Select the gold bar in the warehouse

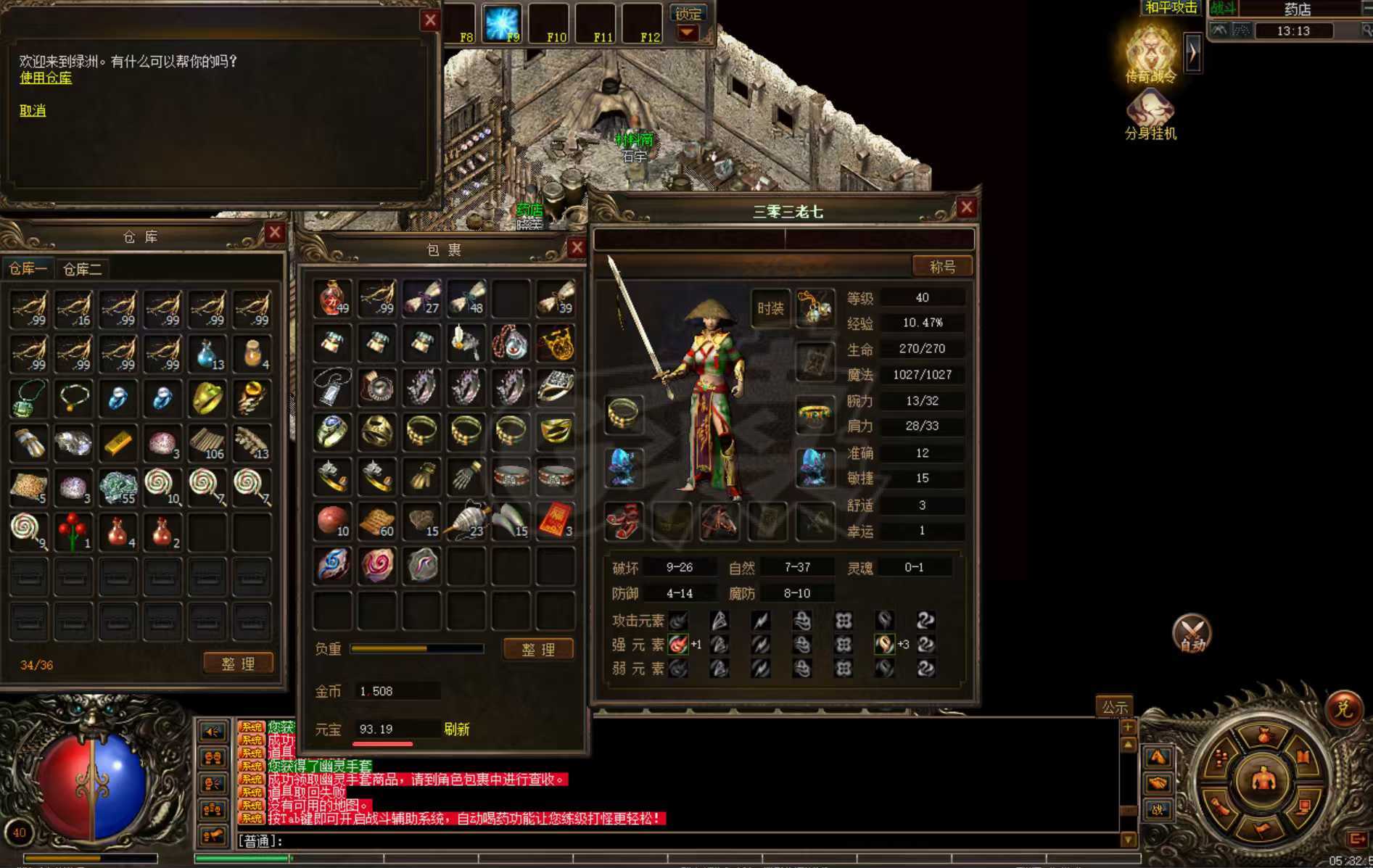click(x=118, y=443)
